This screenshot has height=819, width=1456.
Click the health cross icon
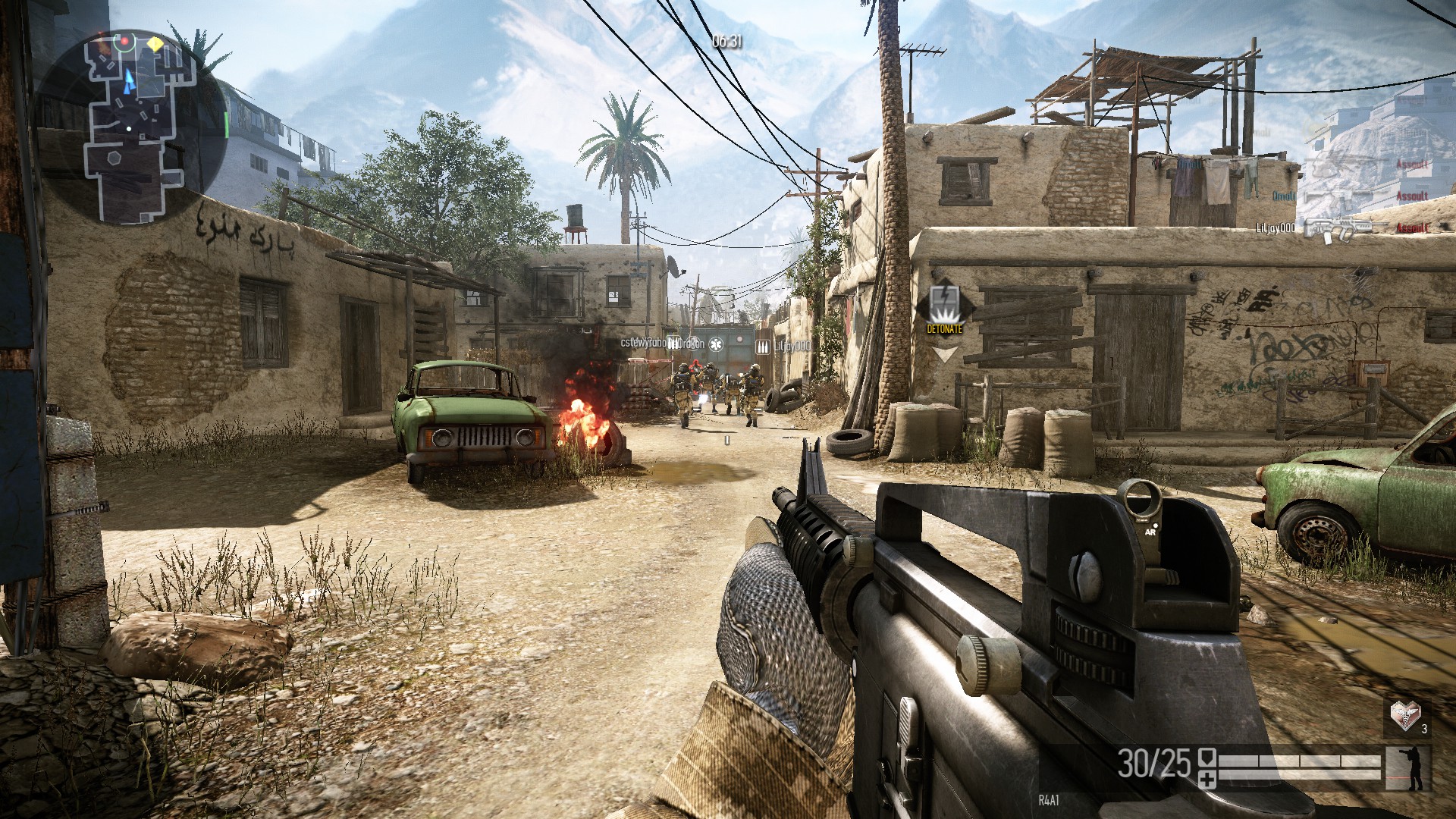(1207, 779)
